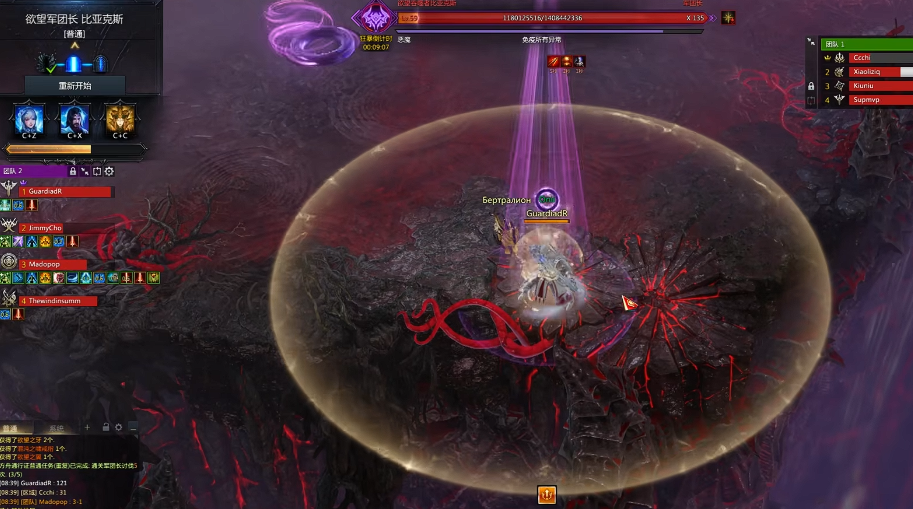Minimize the chat window

point(133,428)
